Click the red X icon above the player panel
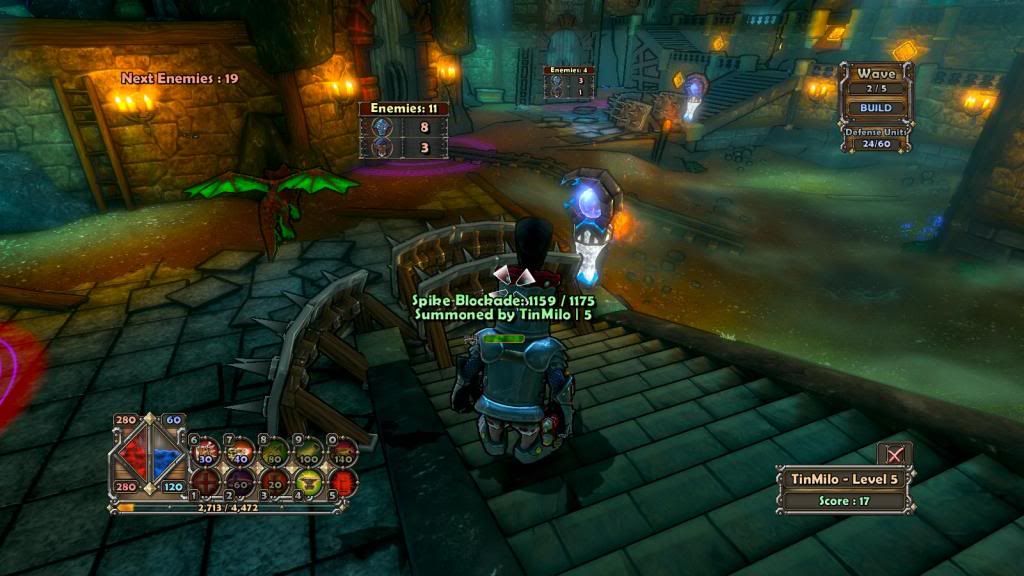Screen dimensions: 1024x576 coord(894,454)
